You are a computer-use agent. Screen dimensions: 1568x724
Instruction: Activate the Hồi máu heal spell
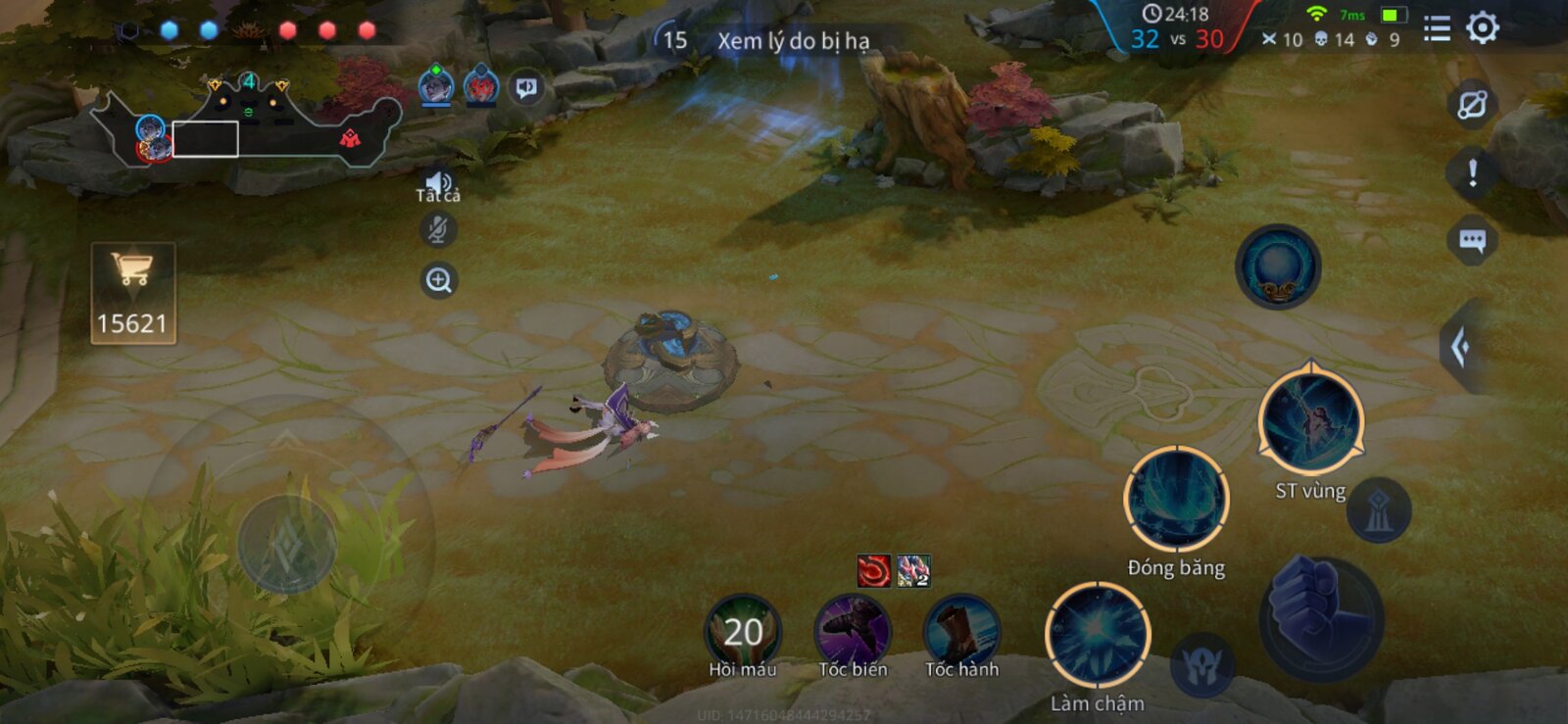743,632
